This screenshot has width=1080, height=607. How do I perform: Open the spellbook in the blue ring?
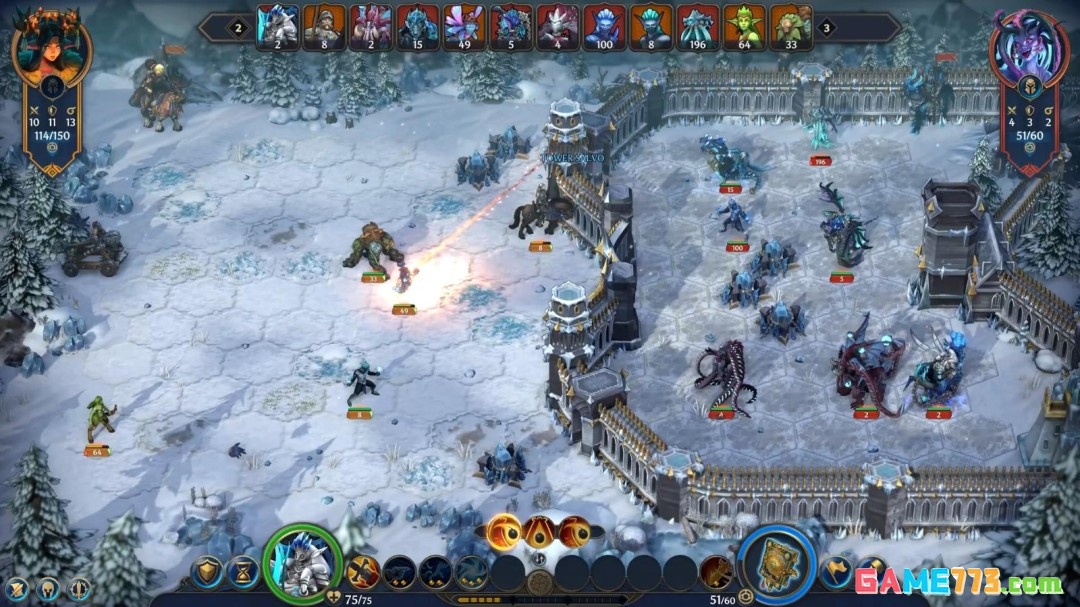(776, 564)
